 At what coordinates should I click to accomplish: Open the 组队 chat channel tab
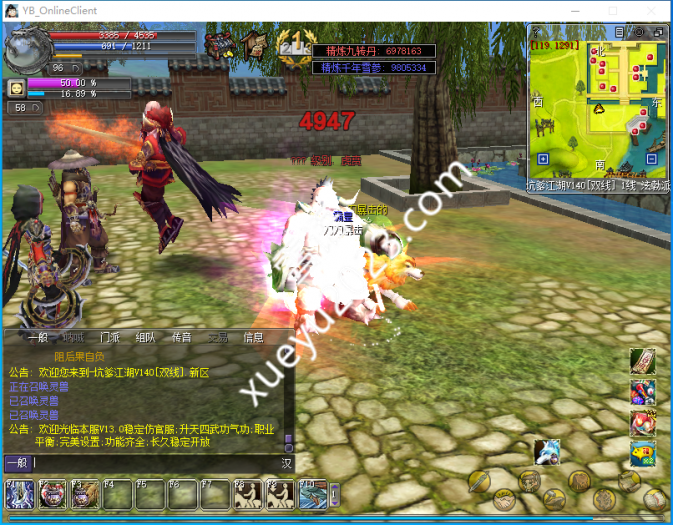146,337
